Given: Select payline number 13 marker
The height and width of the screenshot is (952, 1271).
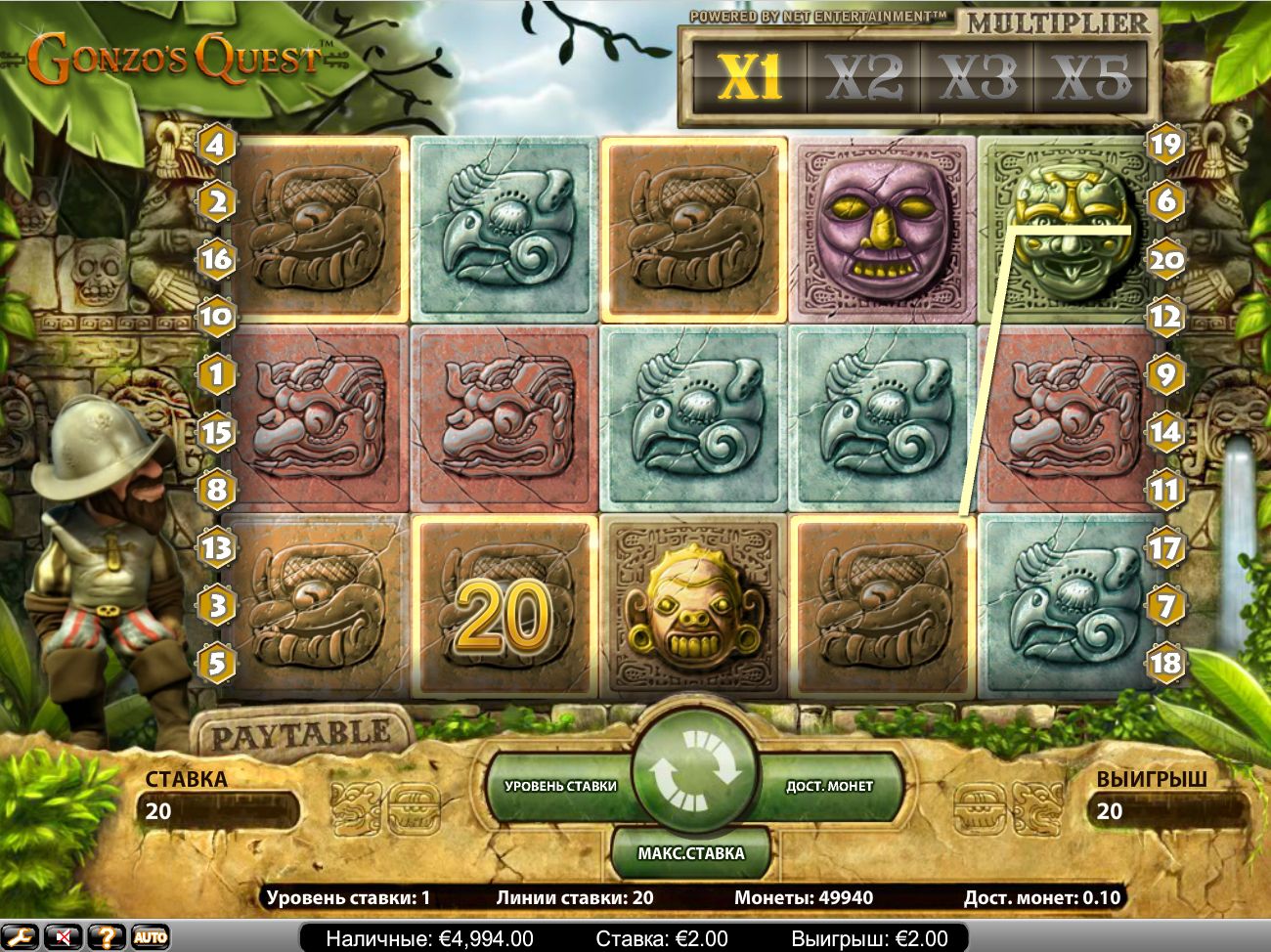Looking at the screenshot, I should click(216, 547).
